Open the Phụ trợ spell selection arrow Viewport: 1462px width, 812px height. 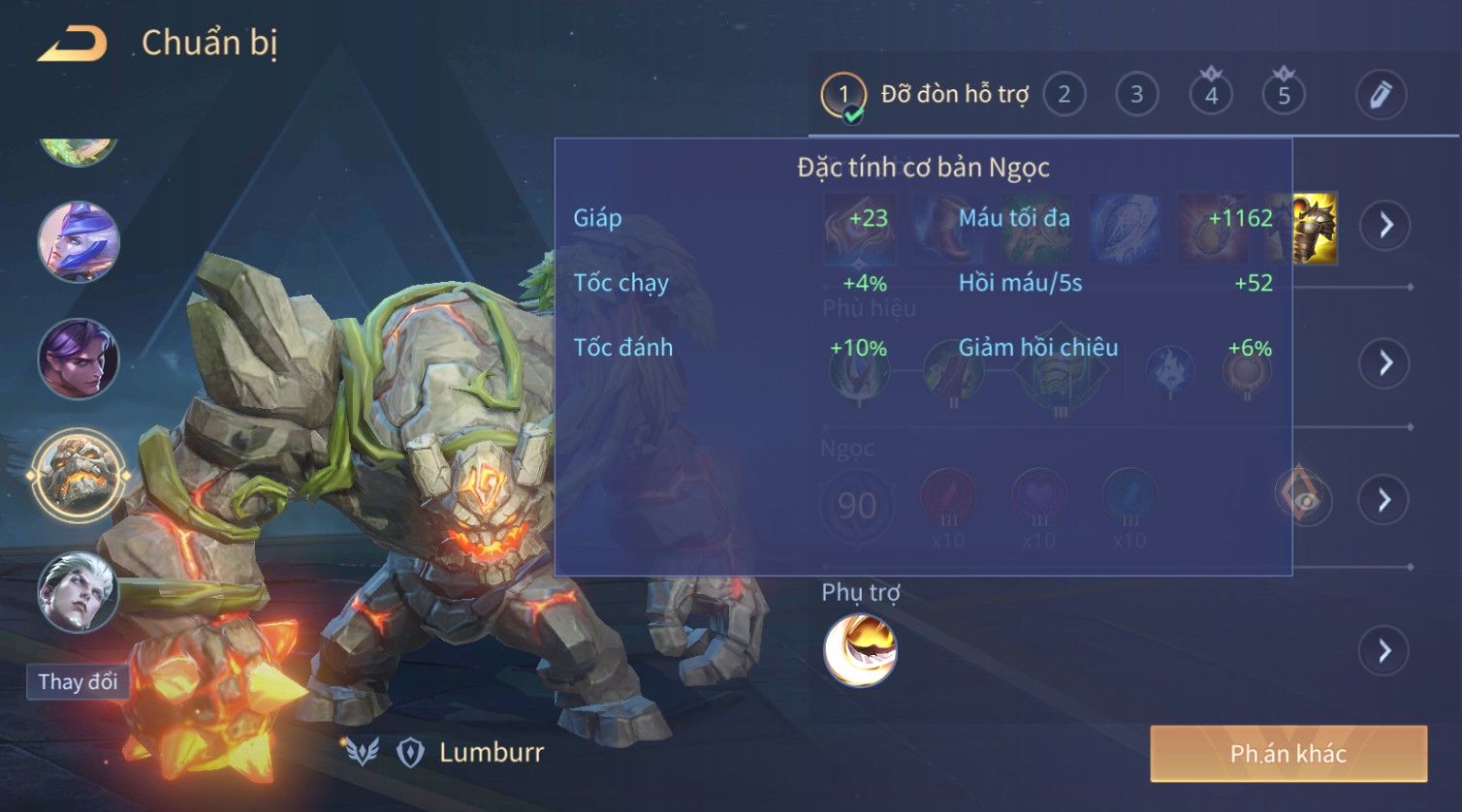(x=1385, y=650)
